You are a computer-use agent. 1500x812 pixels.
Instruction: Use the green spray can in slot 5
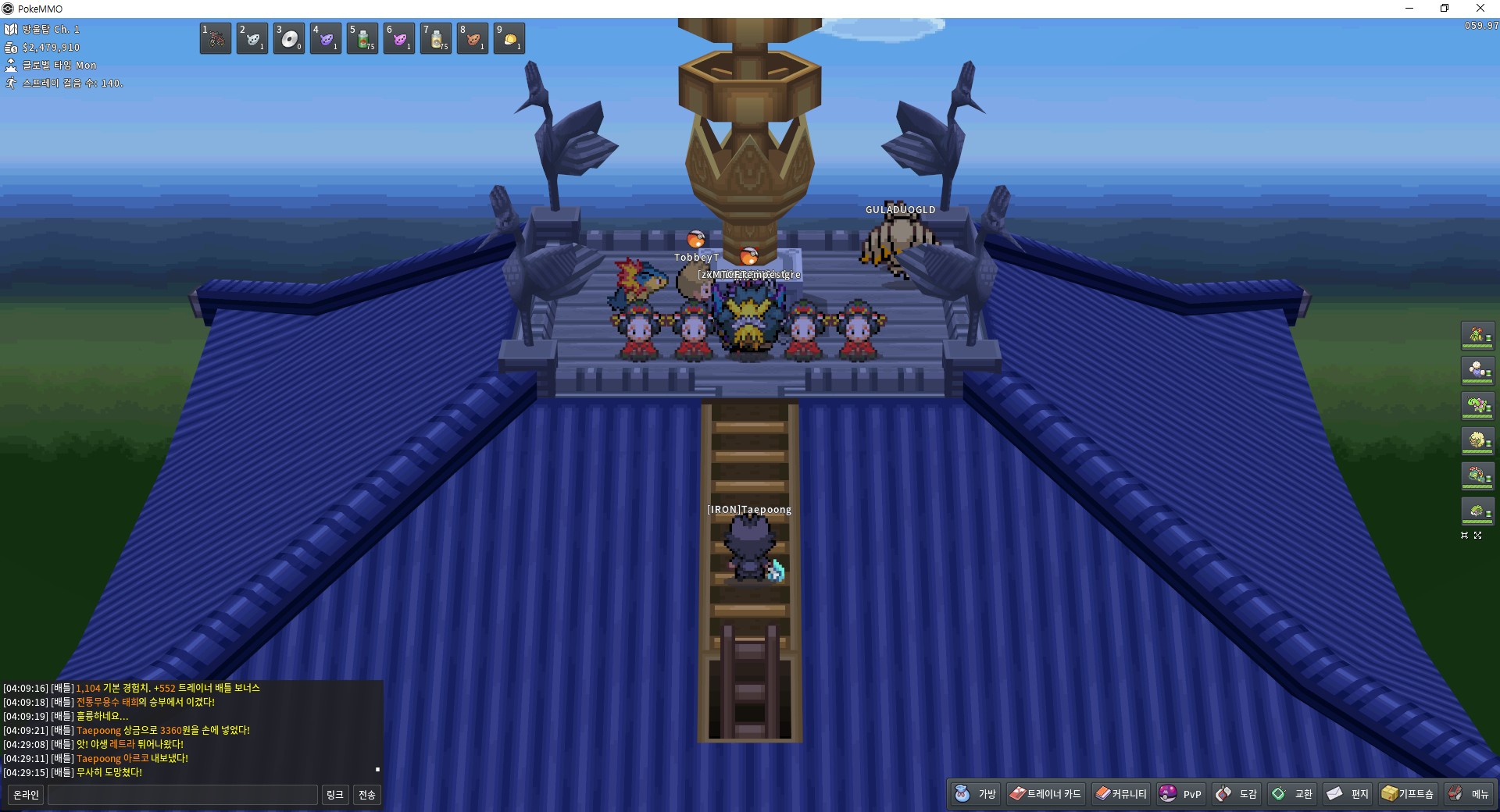click(x=362, y=38)
